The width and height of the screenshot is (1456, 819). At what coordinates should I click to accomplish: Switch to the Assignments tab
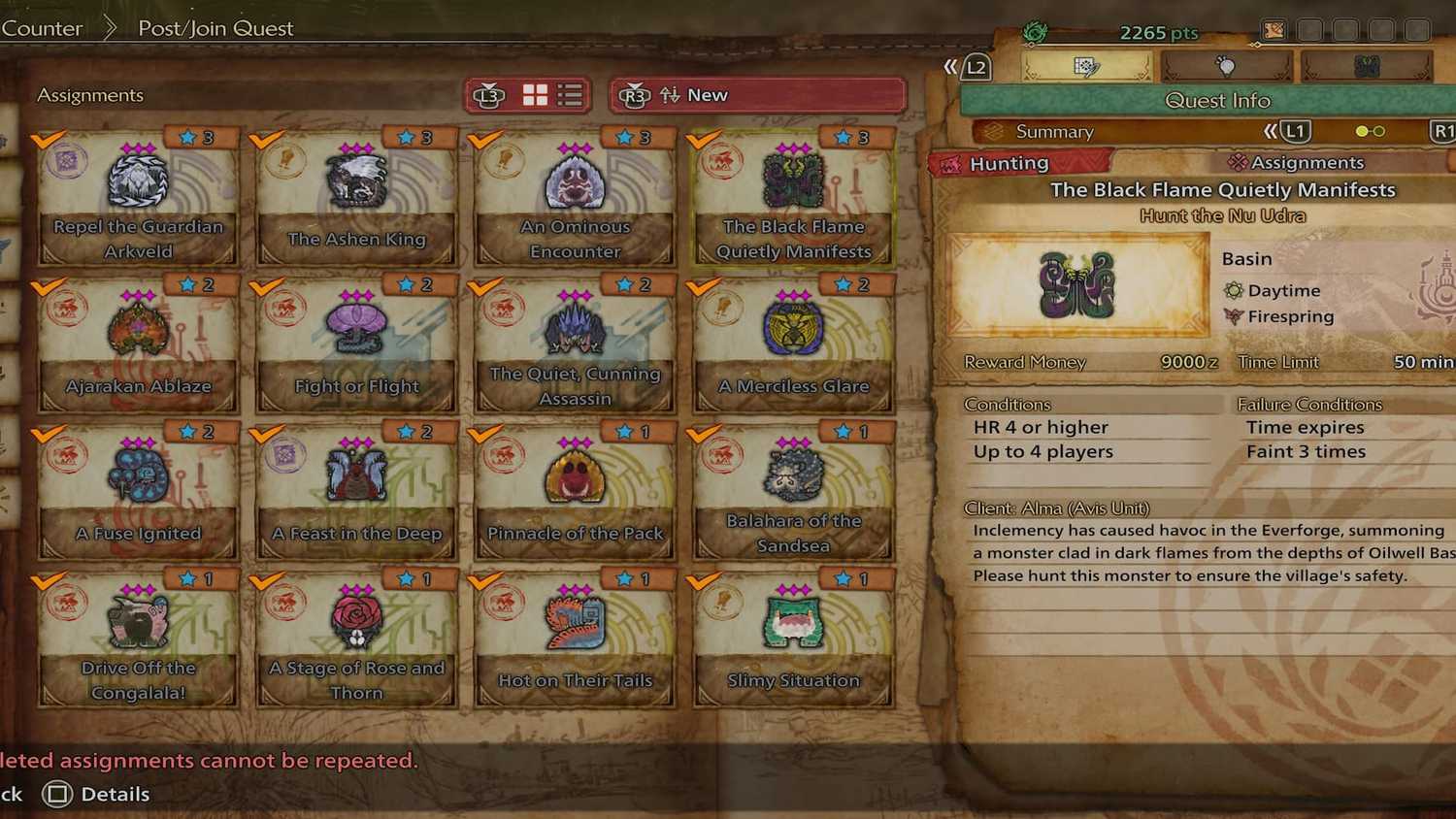point(1307,162)
